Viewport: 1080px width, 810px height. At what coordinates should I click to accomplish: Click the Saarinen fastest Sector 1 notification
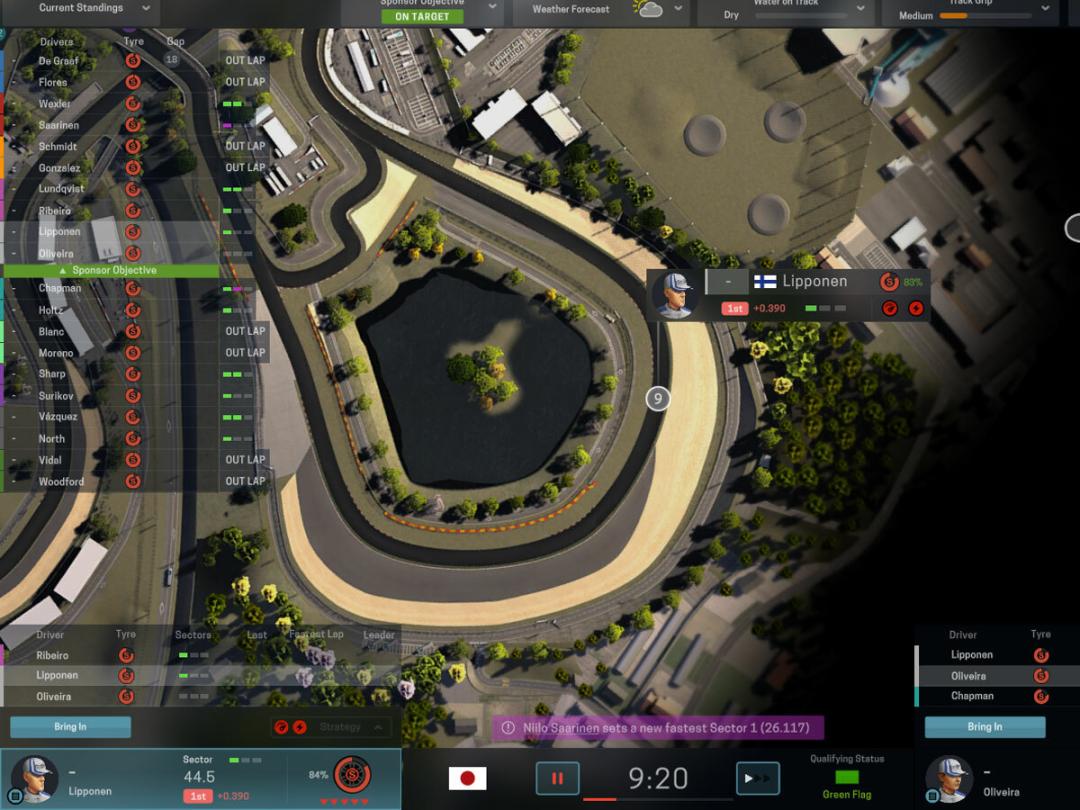coord(658,728)
